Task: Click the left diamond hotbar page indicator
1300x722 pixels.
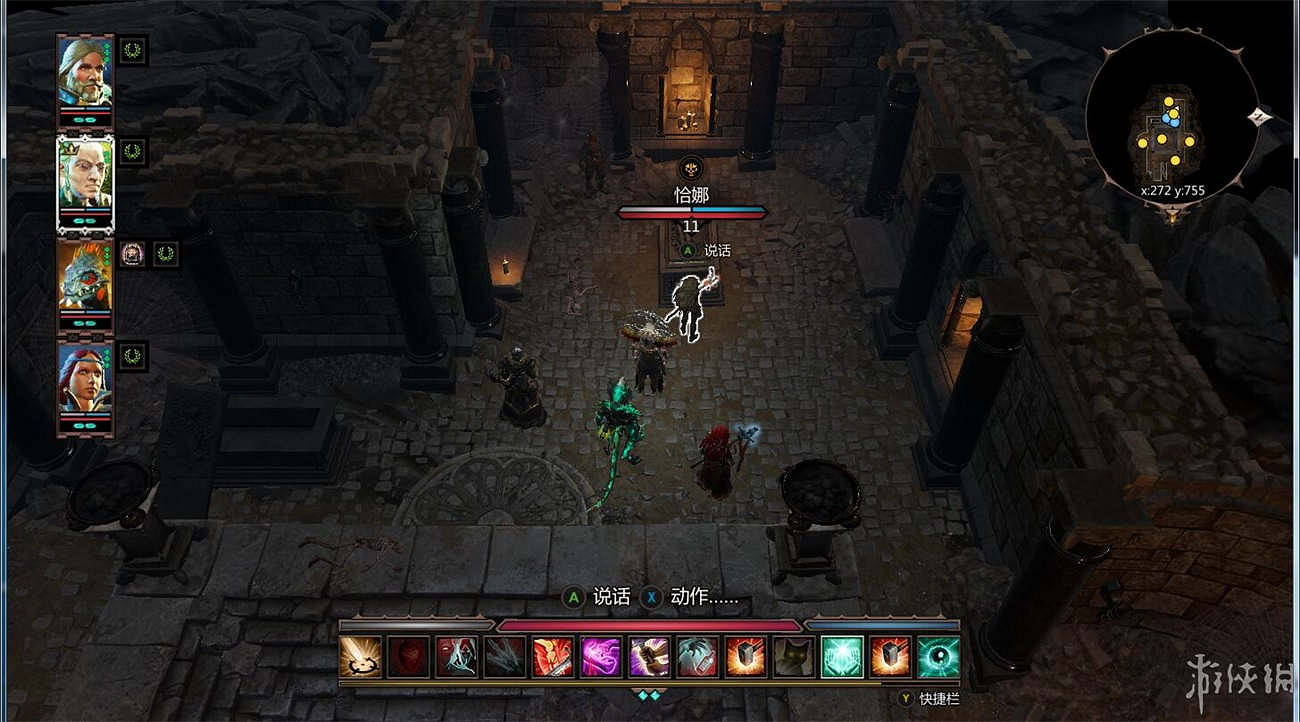Action: coord(642,693)
